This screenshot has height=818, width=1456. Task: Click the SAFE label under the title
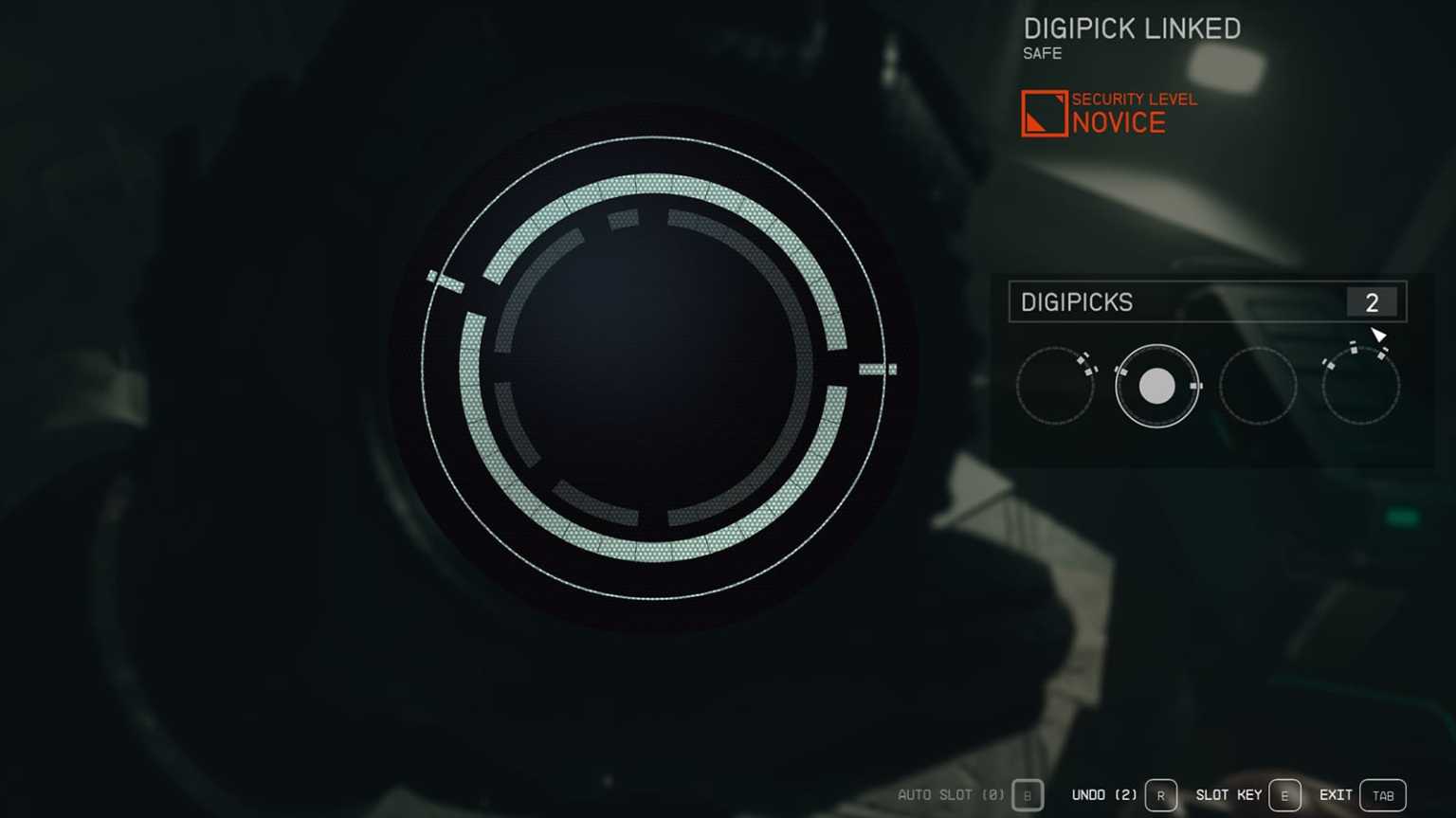[1041, 54]
